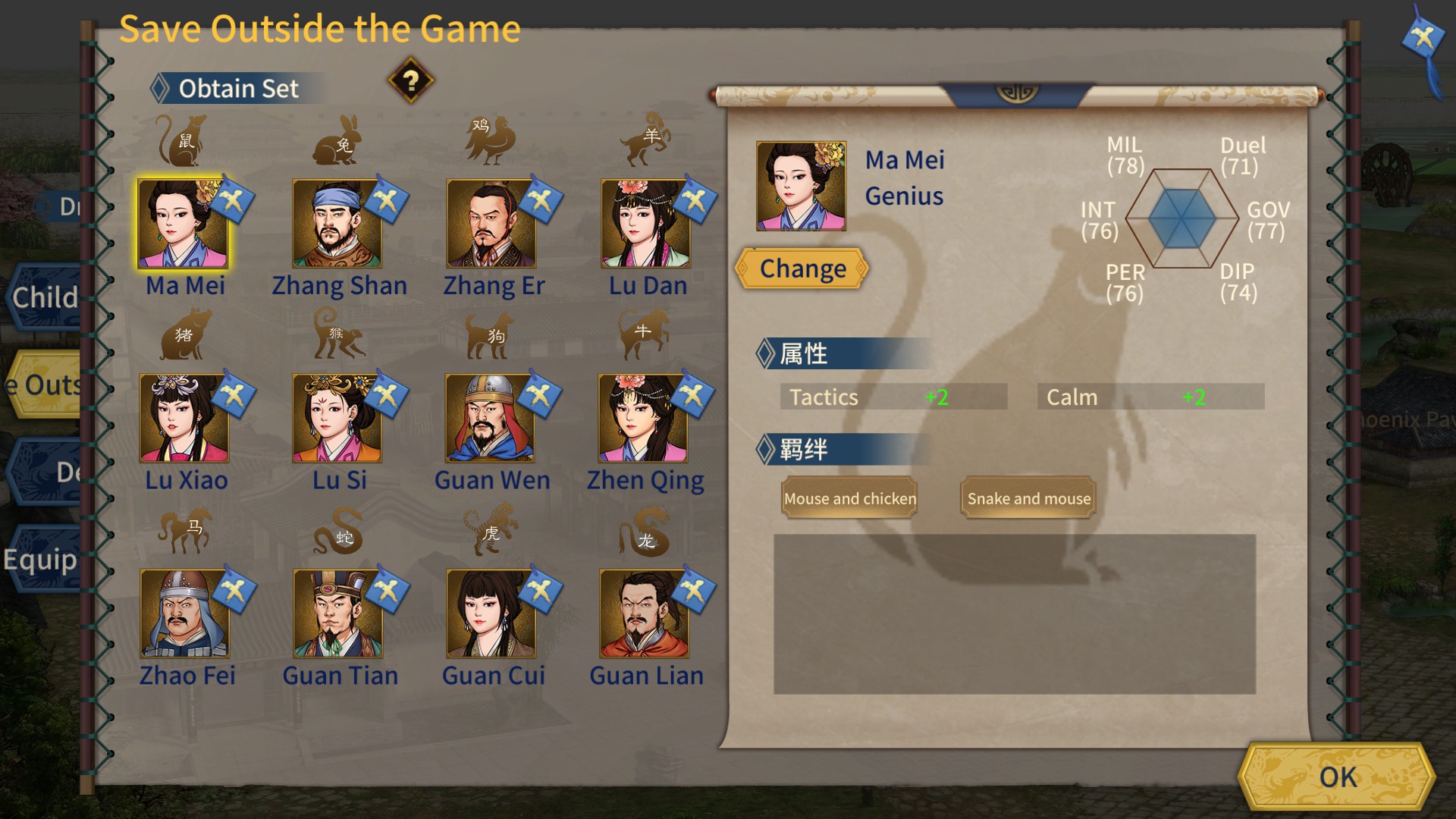Screen dimensions: 1456x819
Task: Expand the Obtain Set header
Action: pyautogui.click(x=235, y=88)
